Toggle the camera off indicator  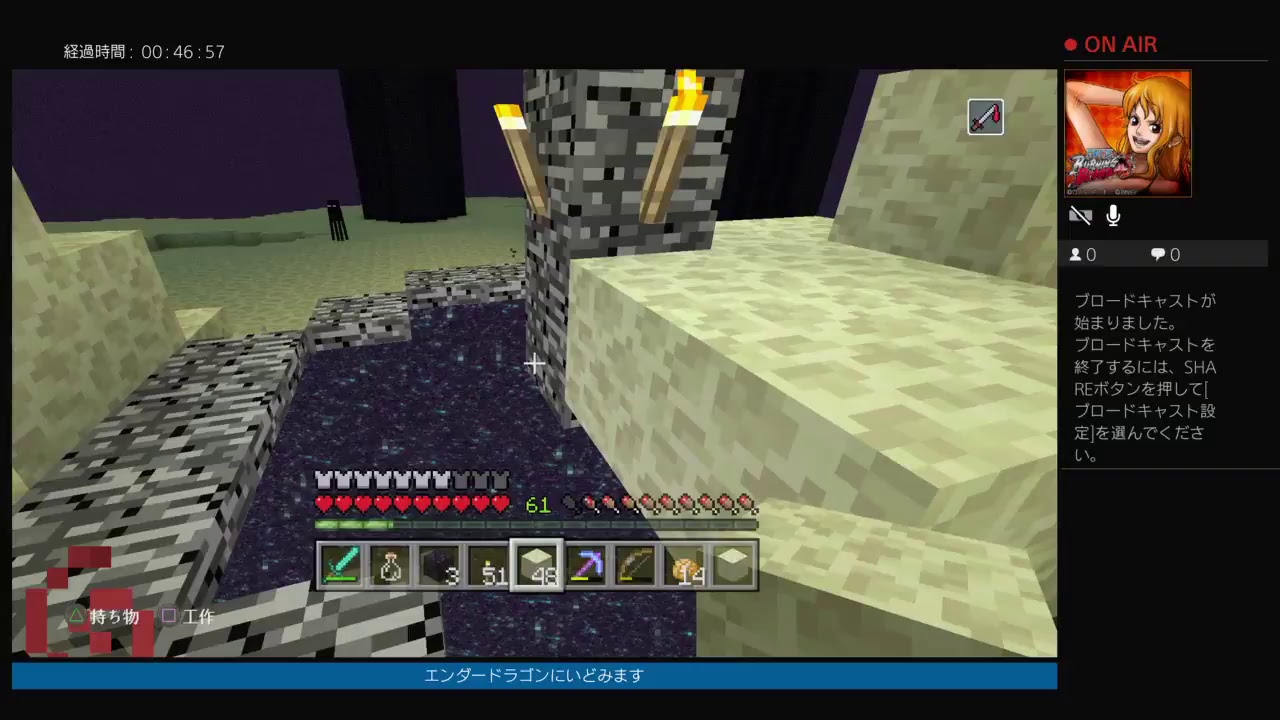(1081, 215)
